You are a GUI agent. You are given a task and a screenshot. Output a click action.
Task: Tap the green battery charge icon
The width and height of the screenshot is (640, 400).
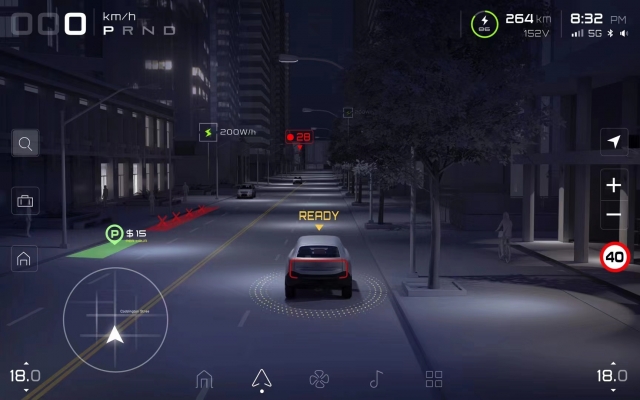click(485, 24)
